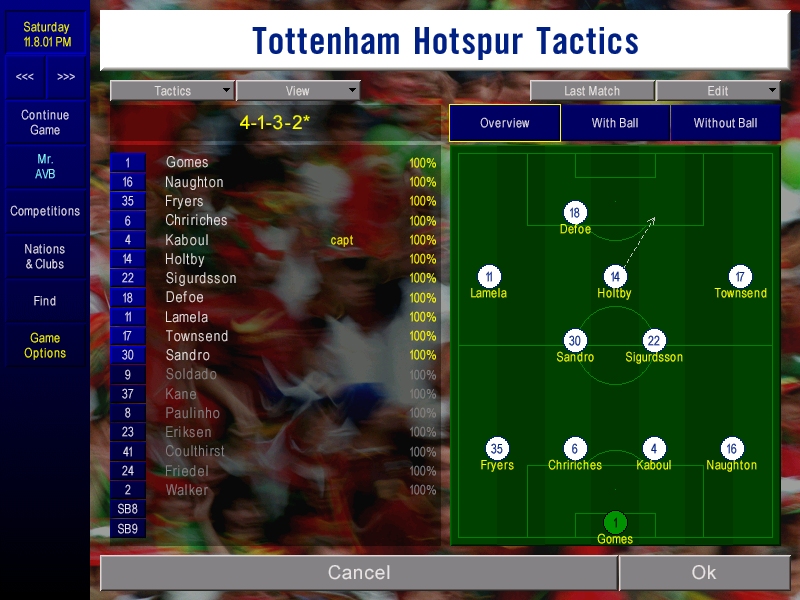The height and width of the screenshot is (600, 800).
Task: Confirm tactics with Ok button
Action: click(x=703, y=572)
